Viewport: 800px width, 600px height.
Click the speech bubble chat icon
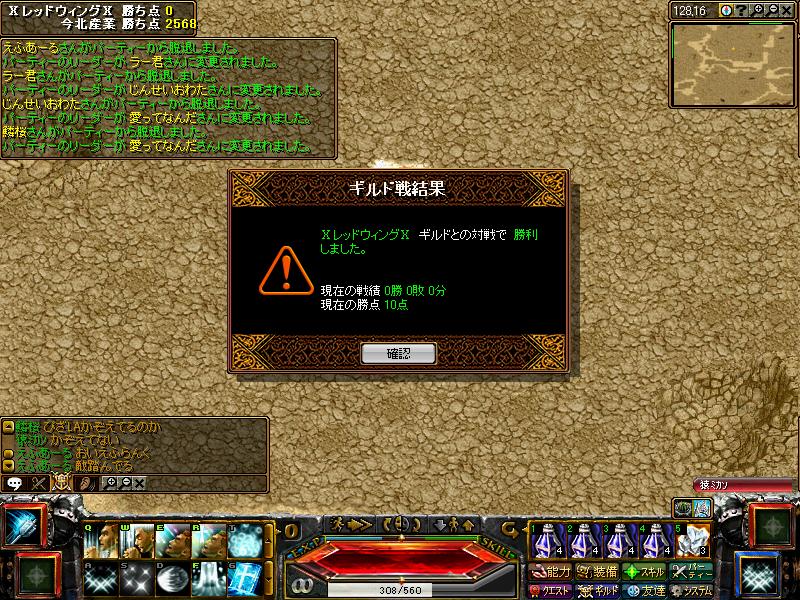[14, 482]
